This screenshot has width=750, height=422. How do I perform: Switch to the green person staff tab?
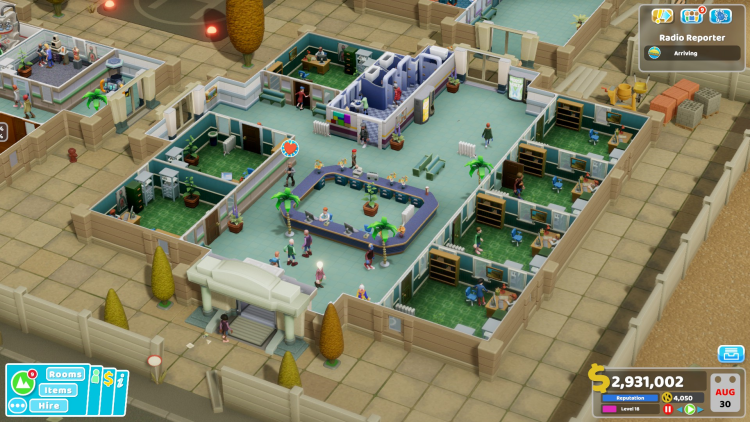97,380
